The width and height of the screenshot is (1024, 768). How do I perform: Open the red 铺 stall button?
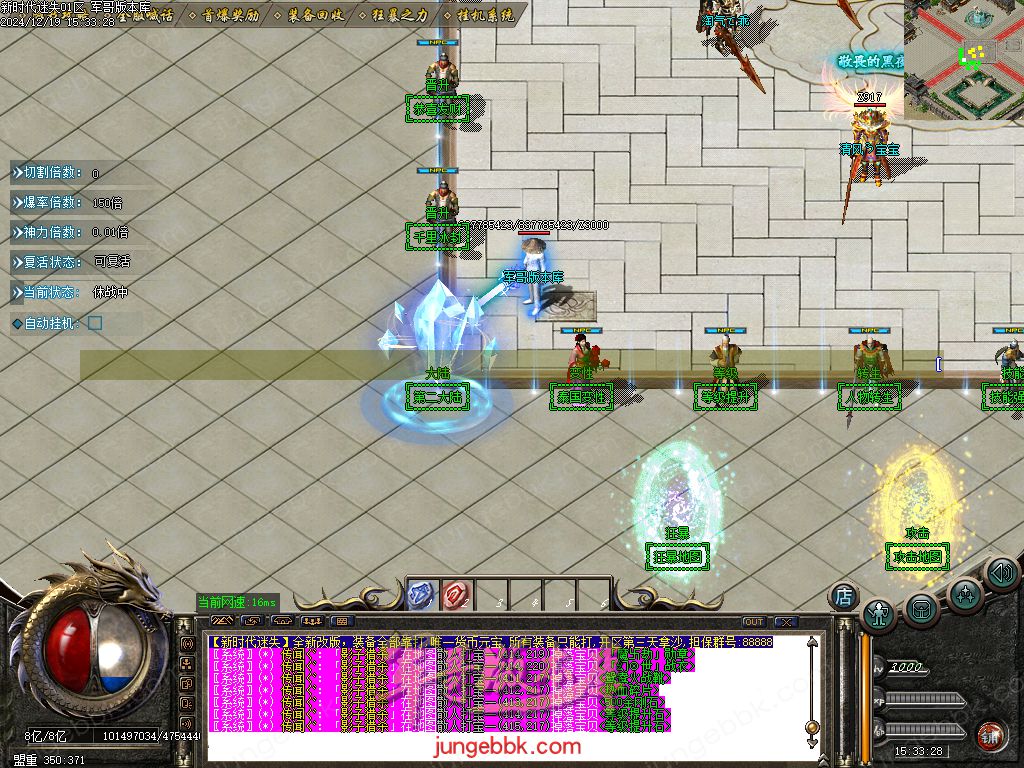pos(992,734)
